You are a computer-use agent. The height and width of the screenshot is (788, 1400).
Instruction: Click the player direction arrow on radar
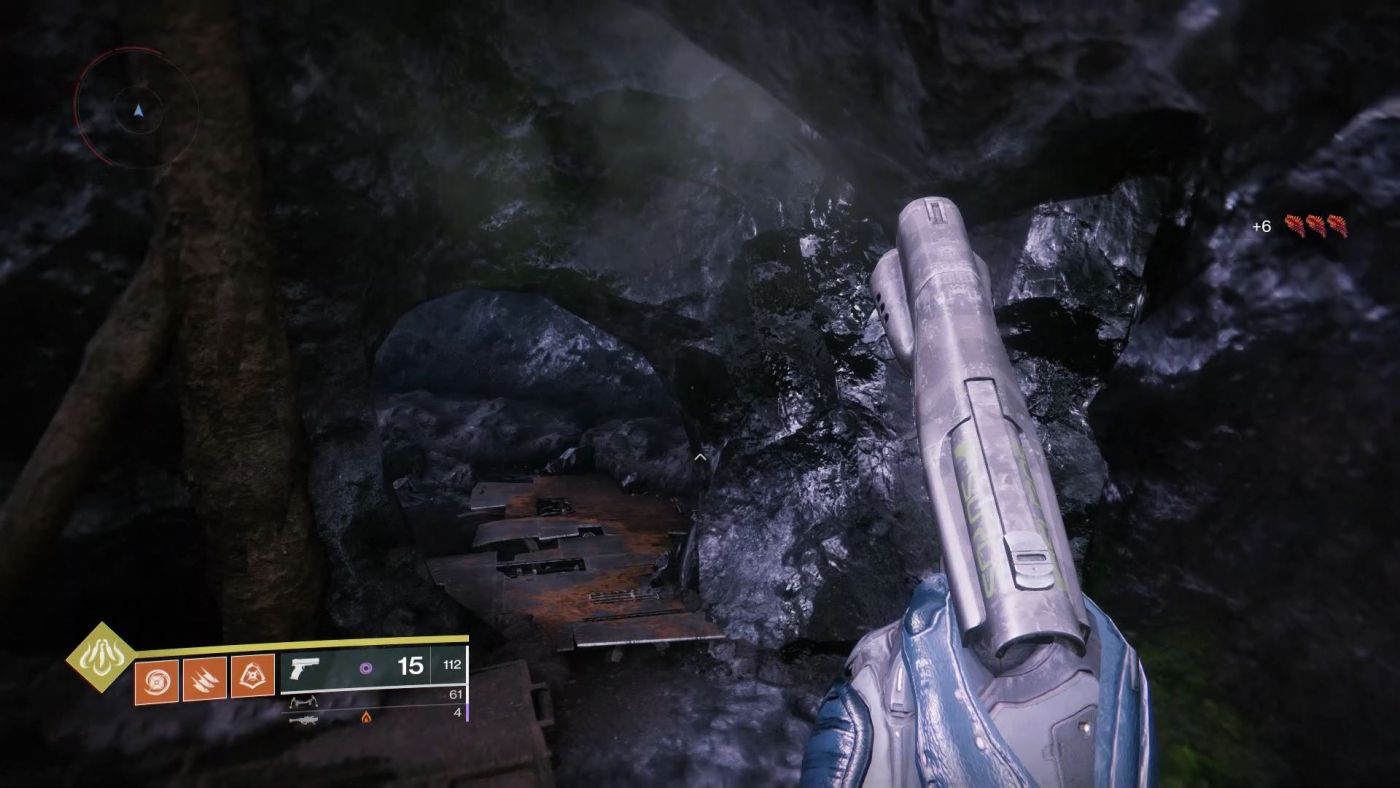pos(138,110)
